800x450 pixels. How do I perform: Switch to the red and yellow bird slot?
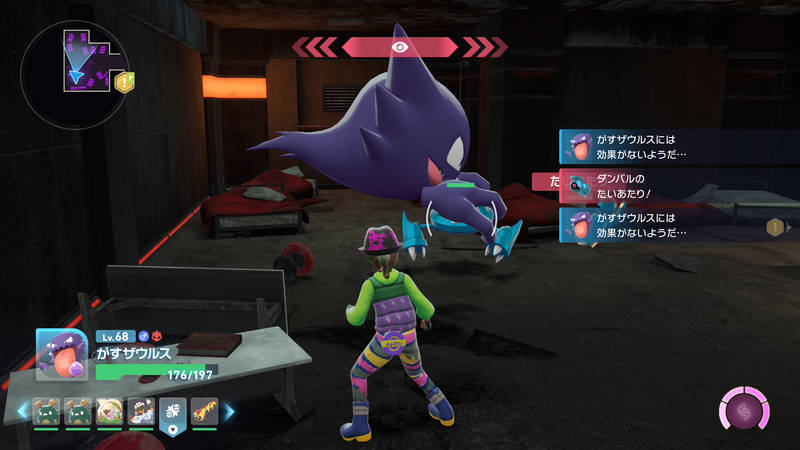click(x=204, y=410)
